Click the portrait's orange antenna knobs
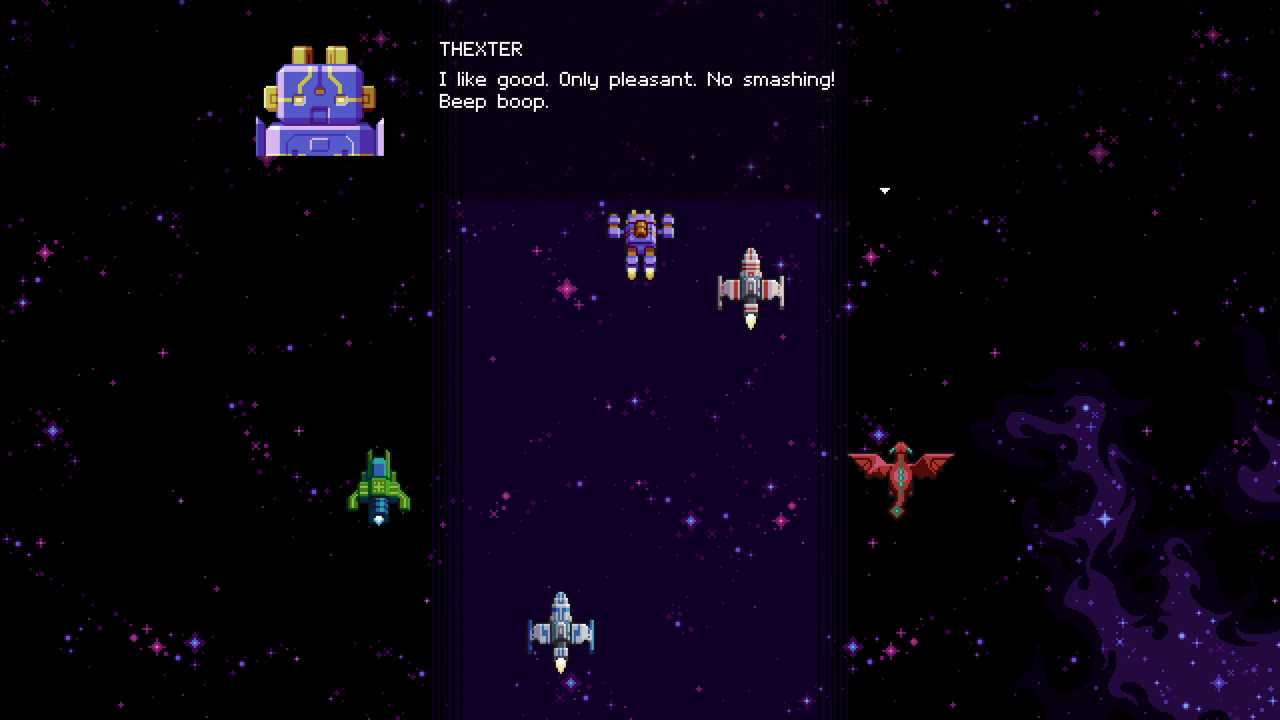Viewport: 1280px width, 720px height. (318, 52)
